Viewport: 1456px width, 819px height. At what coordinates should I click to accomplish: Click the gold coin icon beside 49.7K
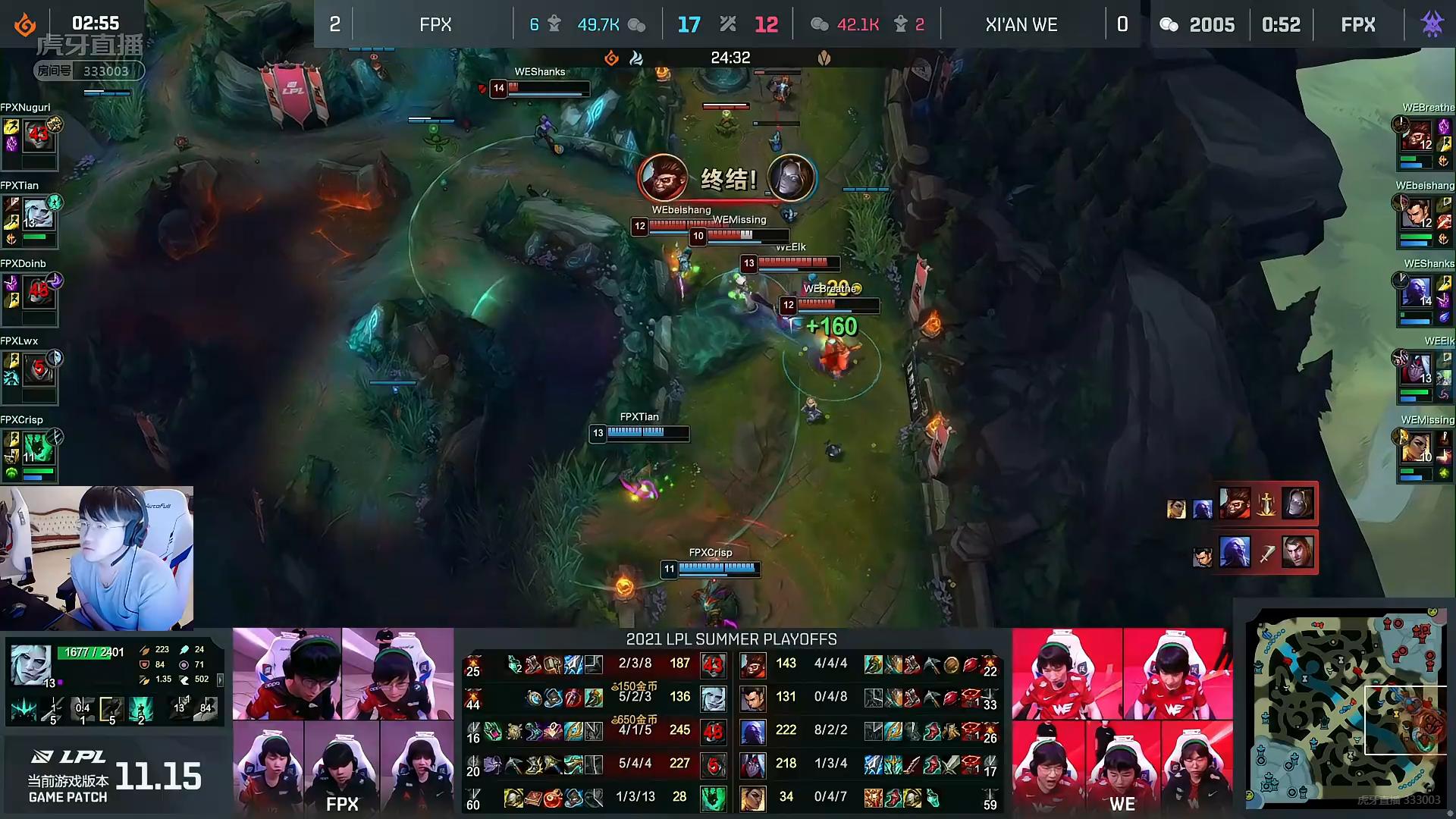tap(637, 24)
